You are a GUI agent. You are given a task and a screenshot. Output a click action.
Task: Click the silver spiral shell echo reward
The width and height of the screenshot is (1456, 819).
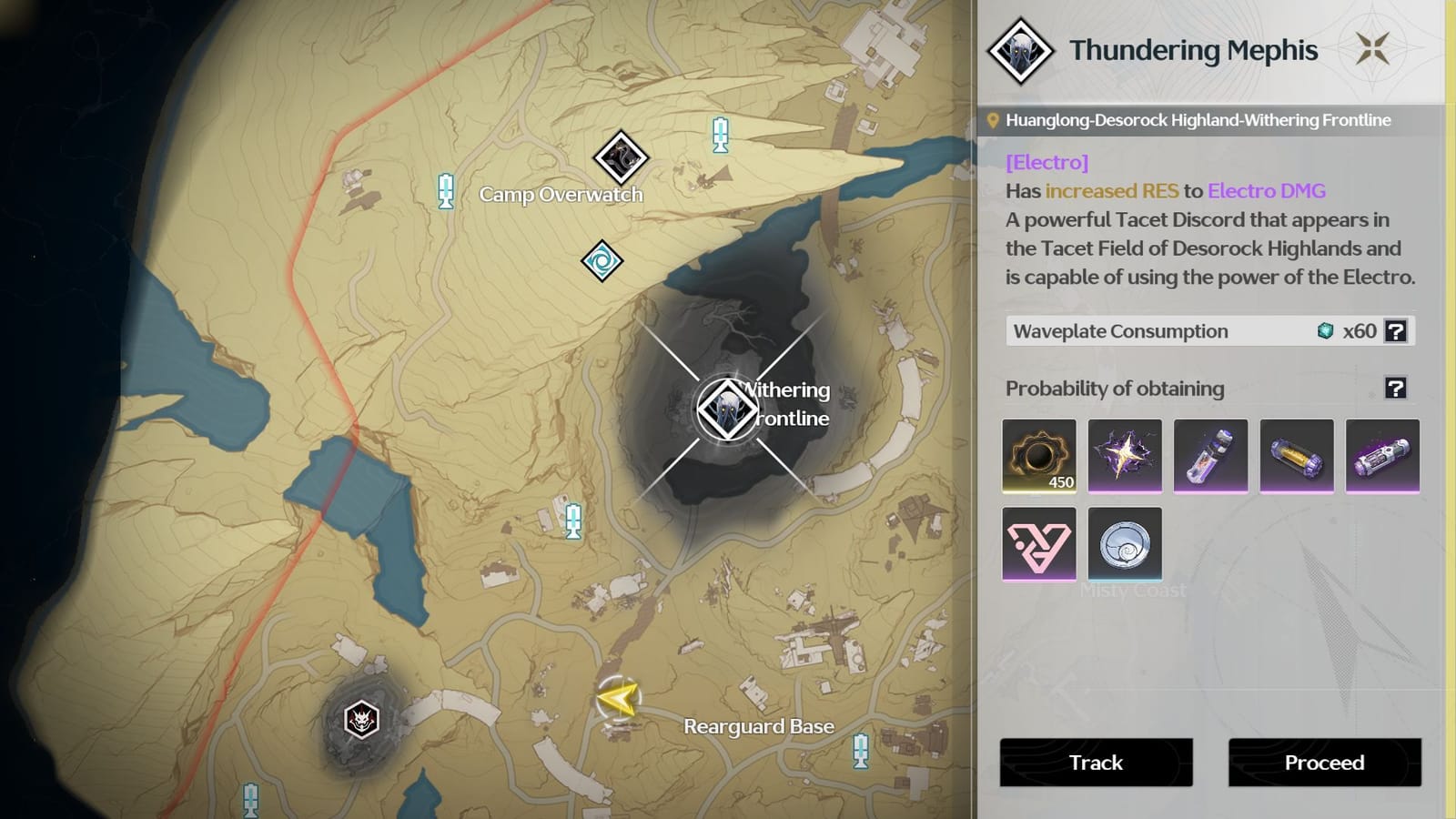pos(1126,544)
